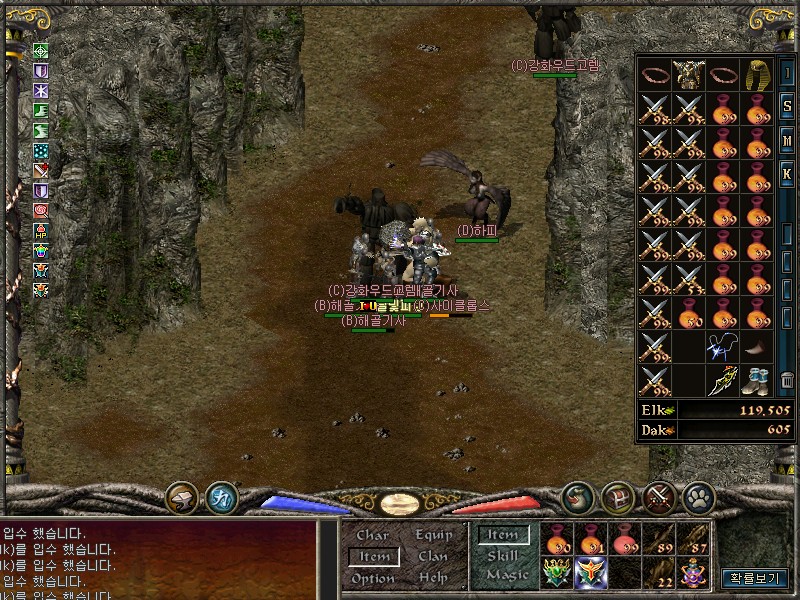Open the K side tab

787,175
